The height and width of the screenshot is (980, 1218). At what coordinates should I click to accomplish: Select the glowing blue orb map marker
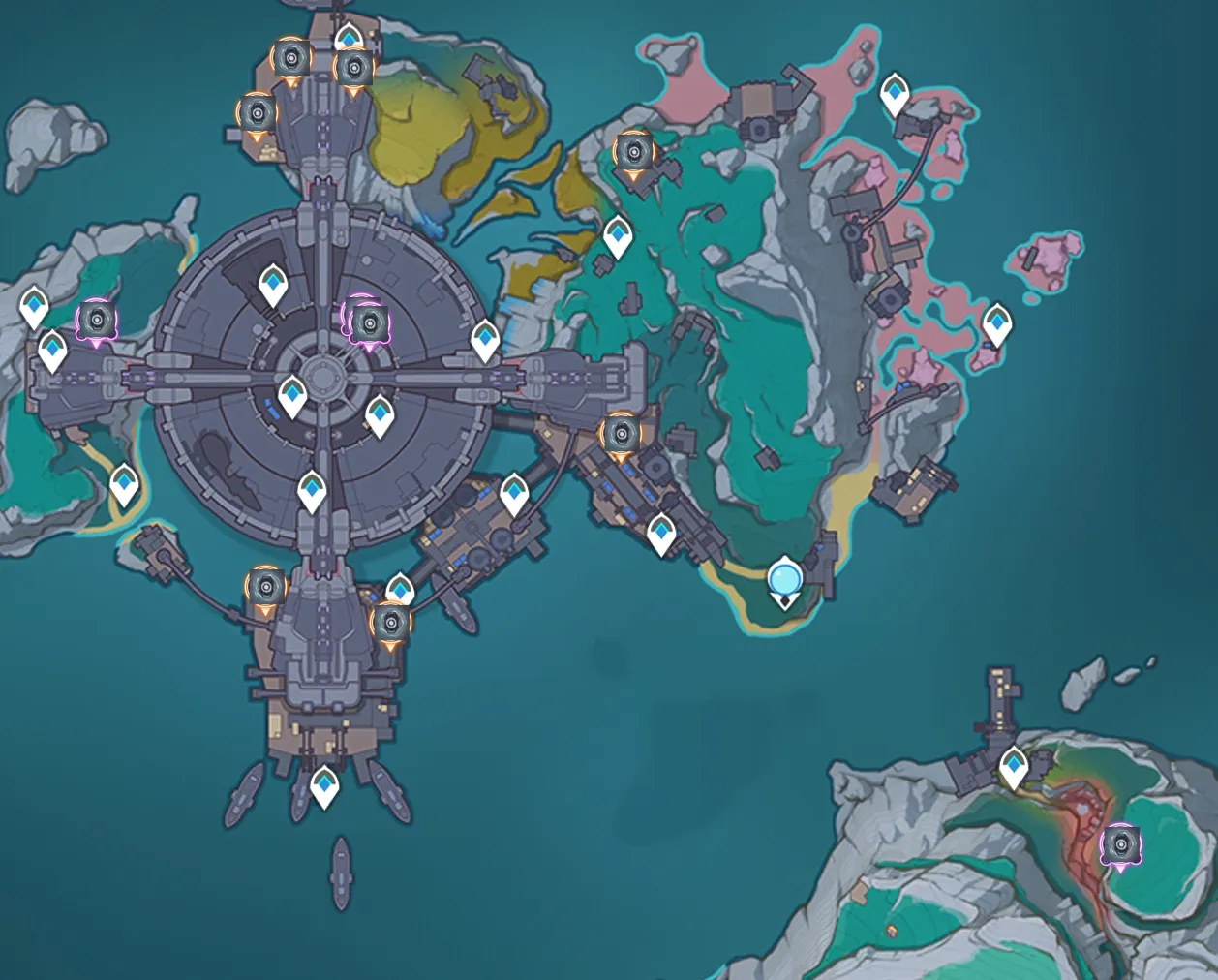pyautogui.click(x=784, y=580)
